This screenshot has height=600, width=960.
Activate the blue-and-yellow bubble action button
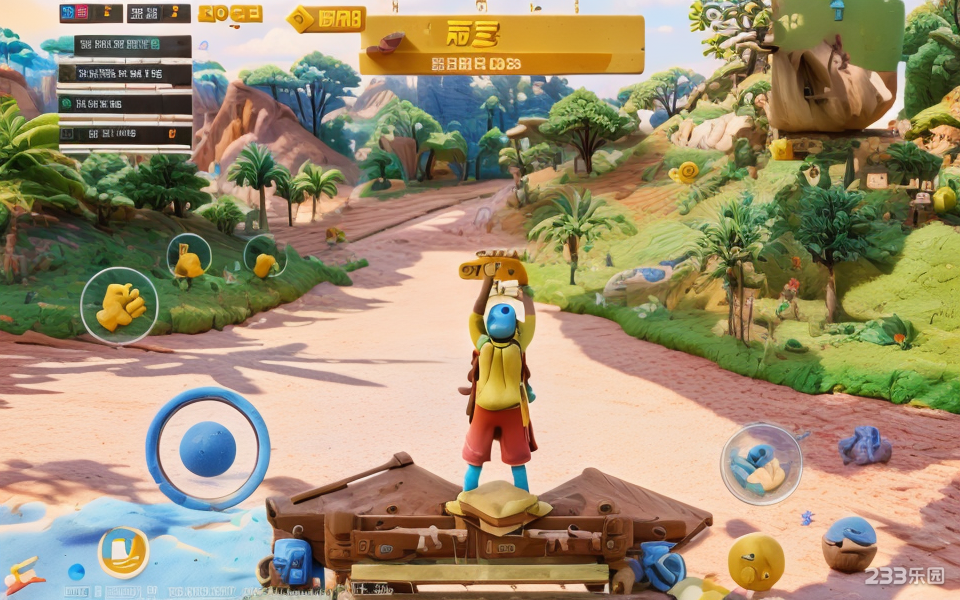coord(761,463)
